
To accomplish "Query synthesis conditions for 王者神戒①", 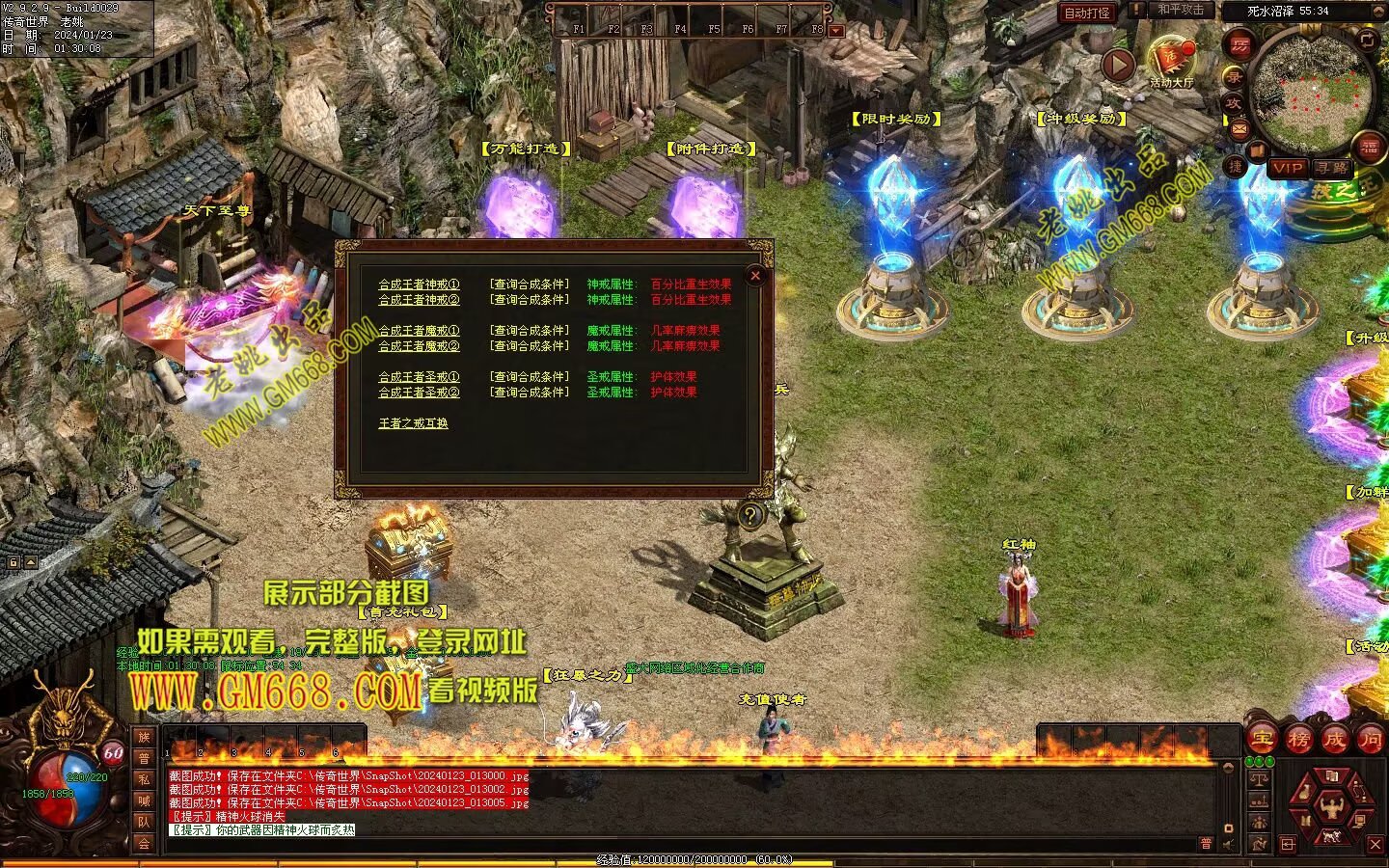I will pyautogui.click(x=530, y=285).
